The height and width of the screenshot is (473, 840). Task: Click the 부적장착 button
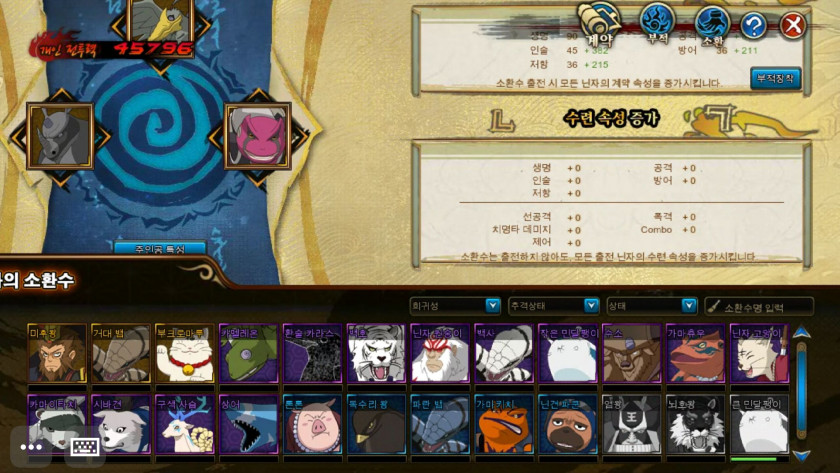775,78
